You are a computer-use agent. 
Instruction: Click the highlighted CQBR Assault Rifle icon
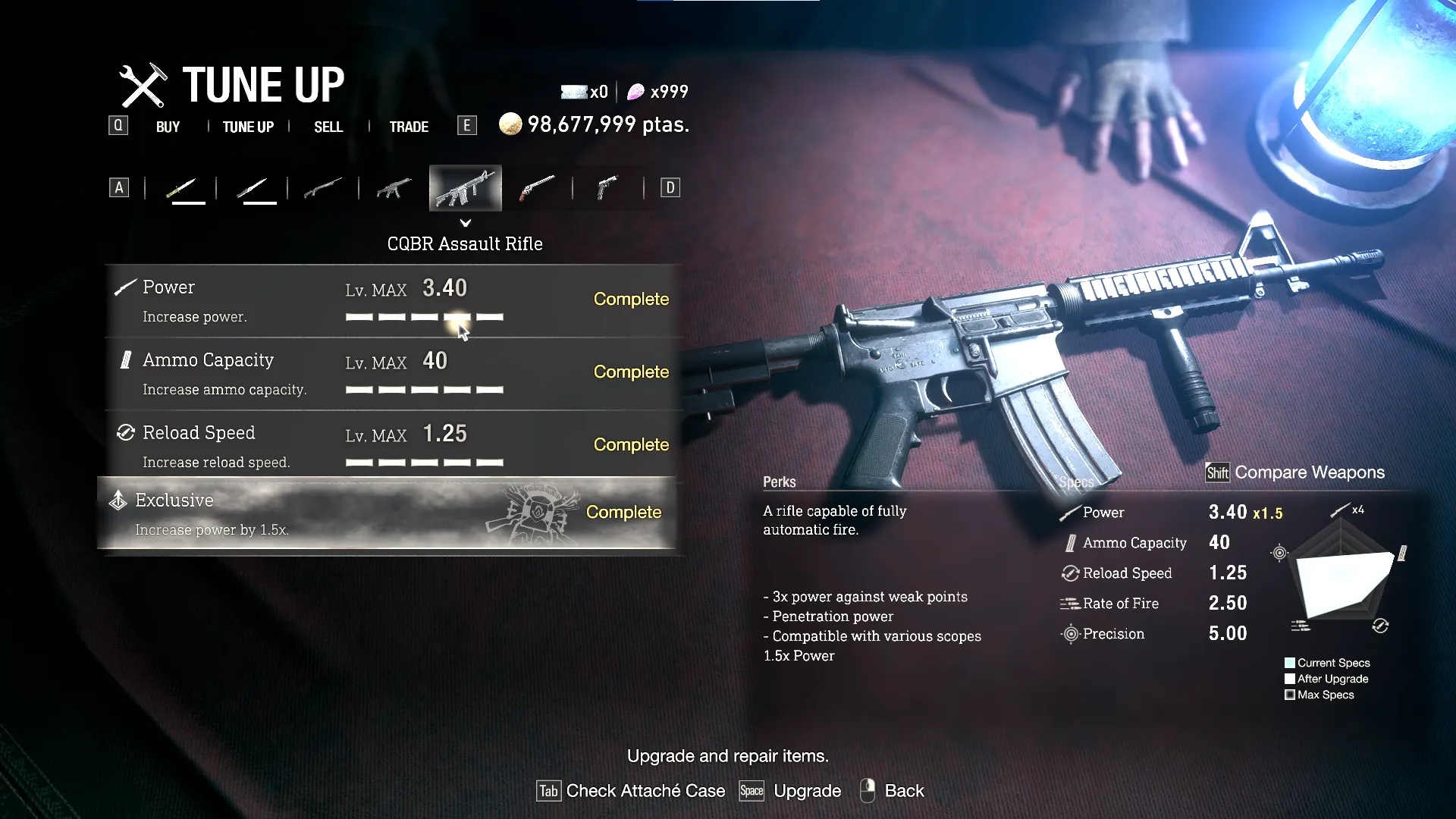(466, 188)
